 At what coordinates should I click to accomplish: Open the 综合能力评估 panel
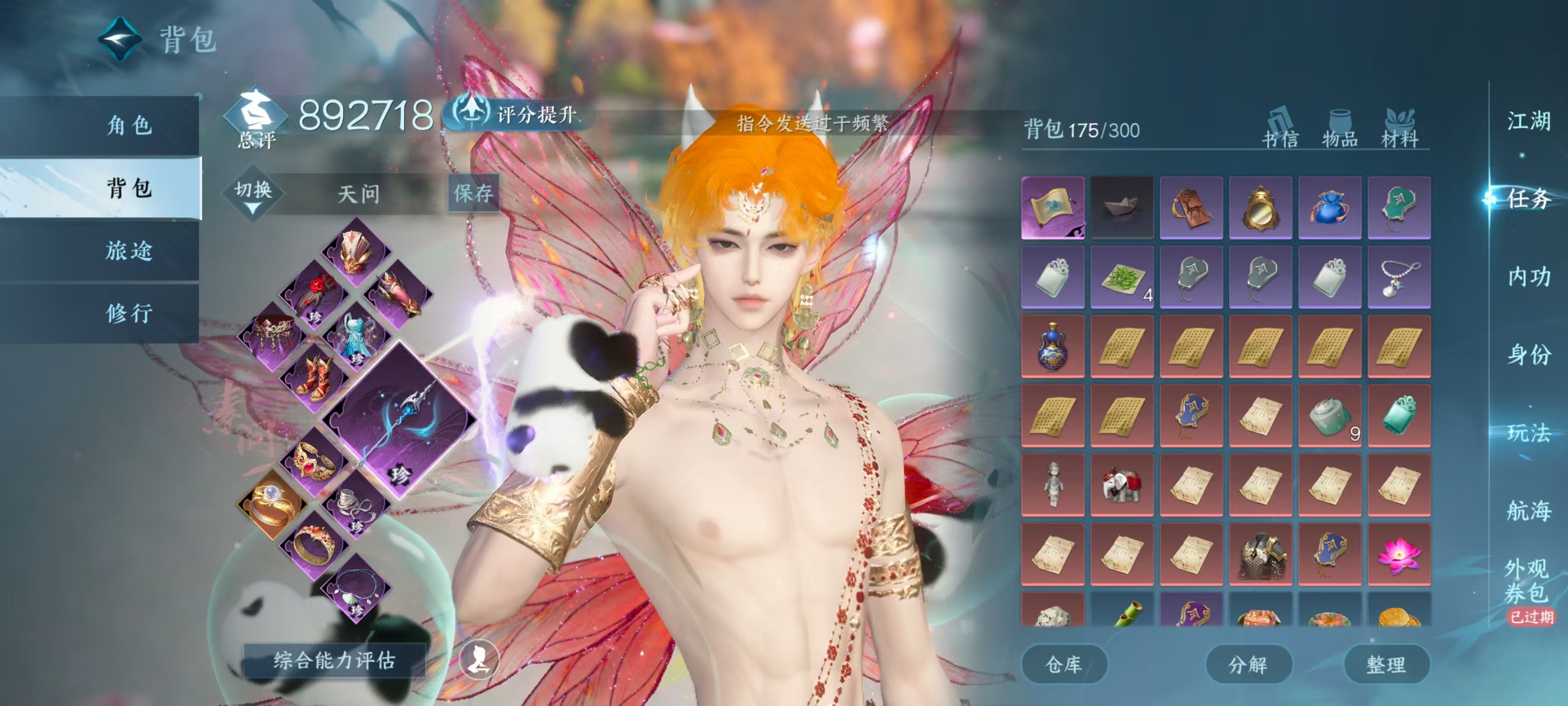click(334, 660)
